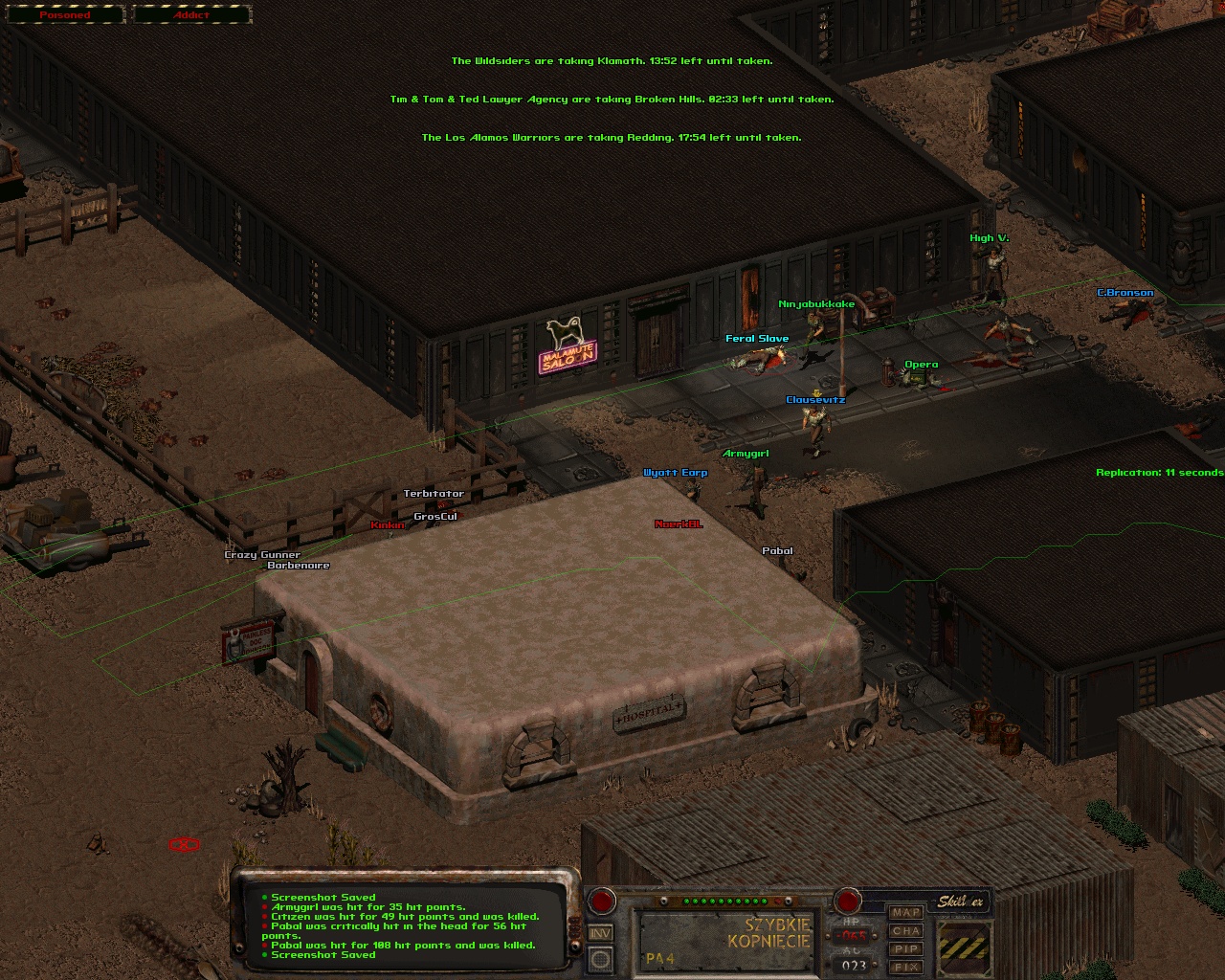Screen dimensions: 1225x980
Task: Click the Addict status indicator
Action: pos(191,15)
